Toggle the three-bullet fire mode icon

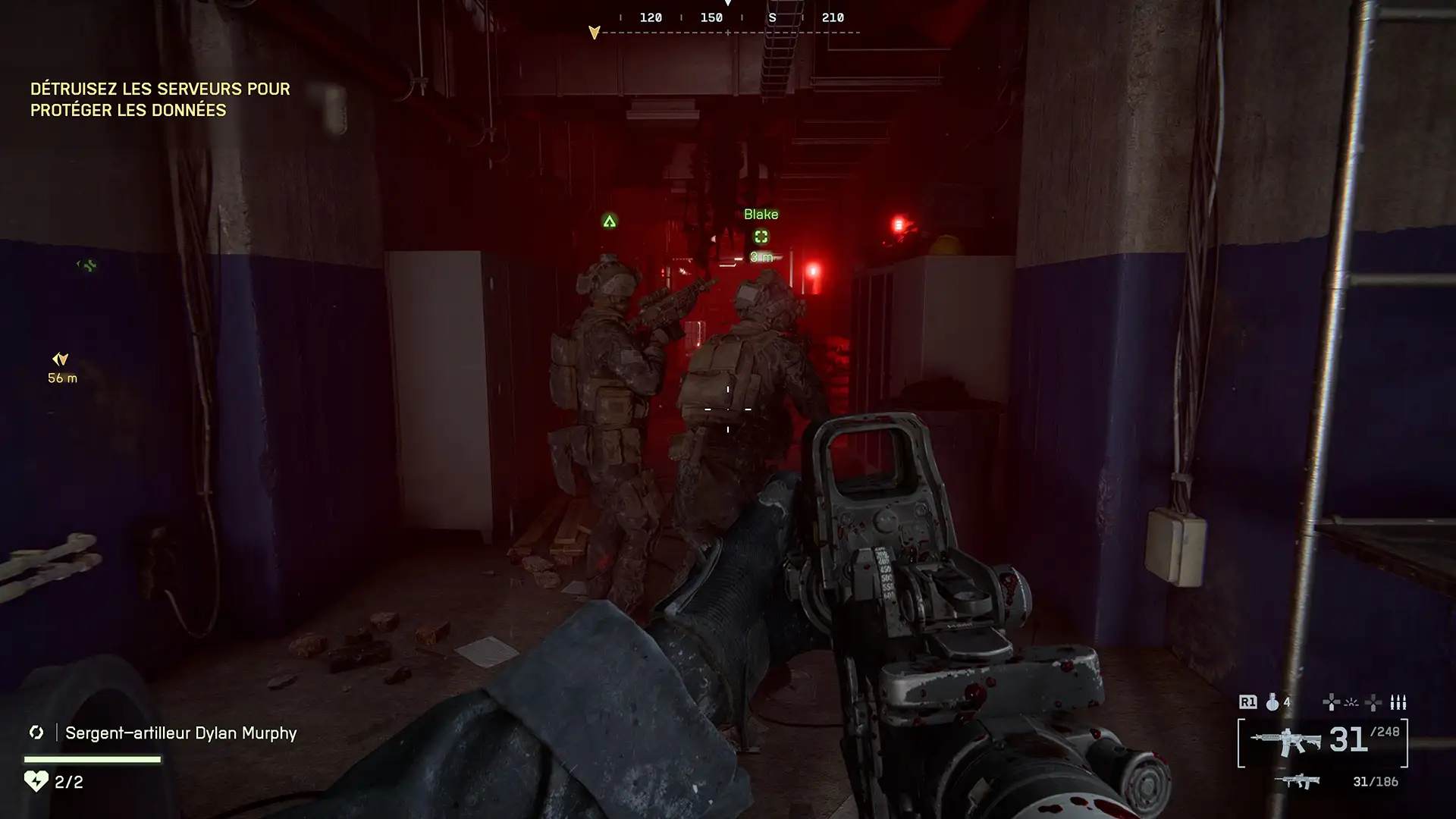pyautogui.click(x=1398, y=702)
